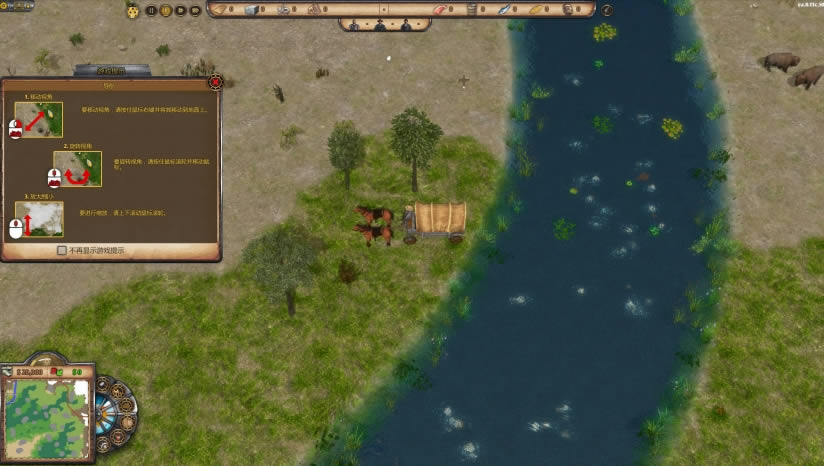This screenshot has height=466, width=824.
Task: Click the bread resource icon
Action: pyautogui.click(x=535, y=10)
